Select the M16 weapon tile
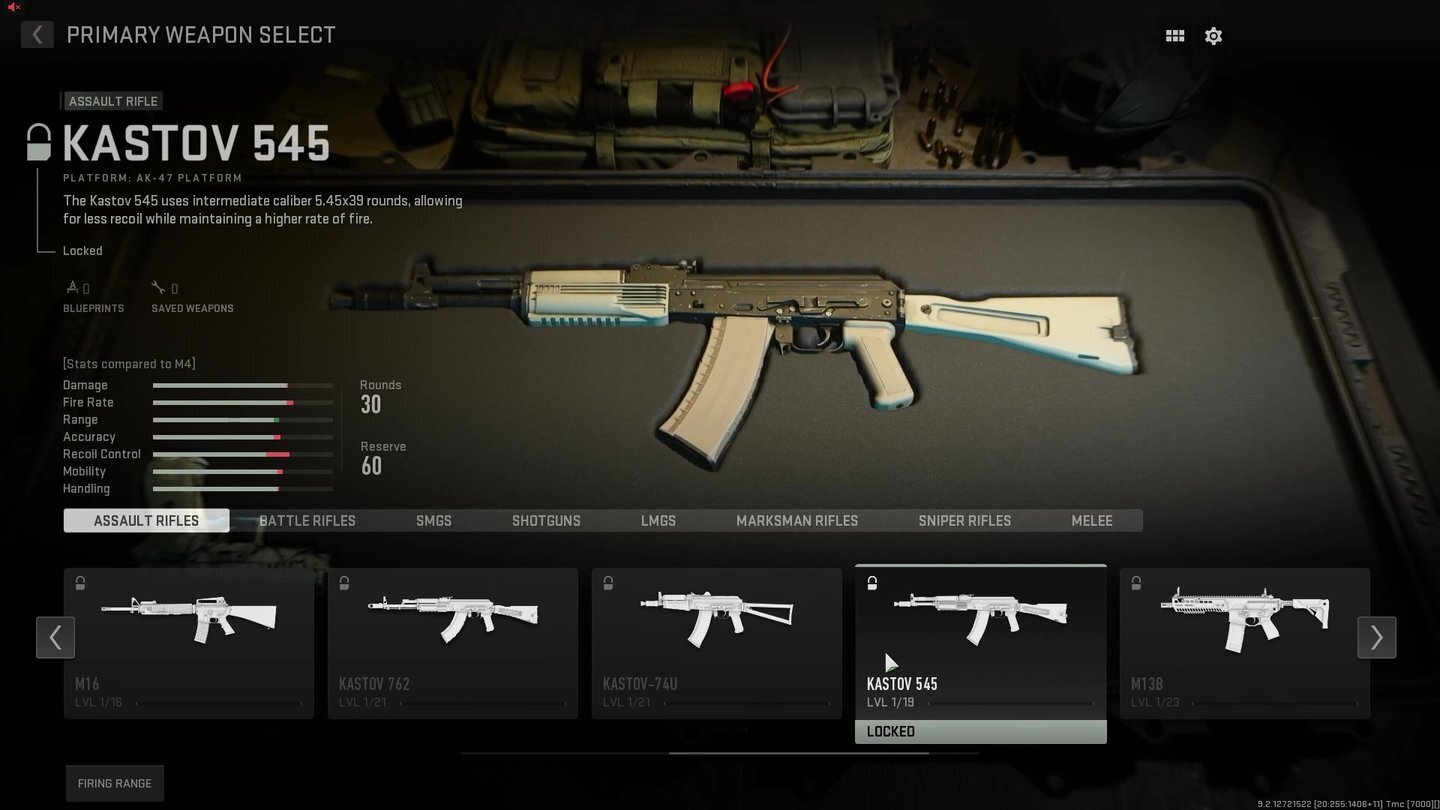 pyautogui.click(x=189, y=642)
